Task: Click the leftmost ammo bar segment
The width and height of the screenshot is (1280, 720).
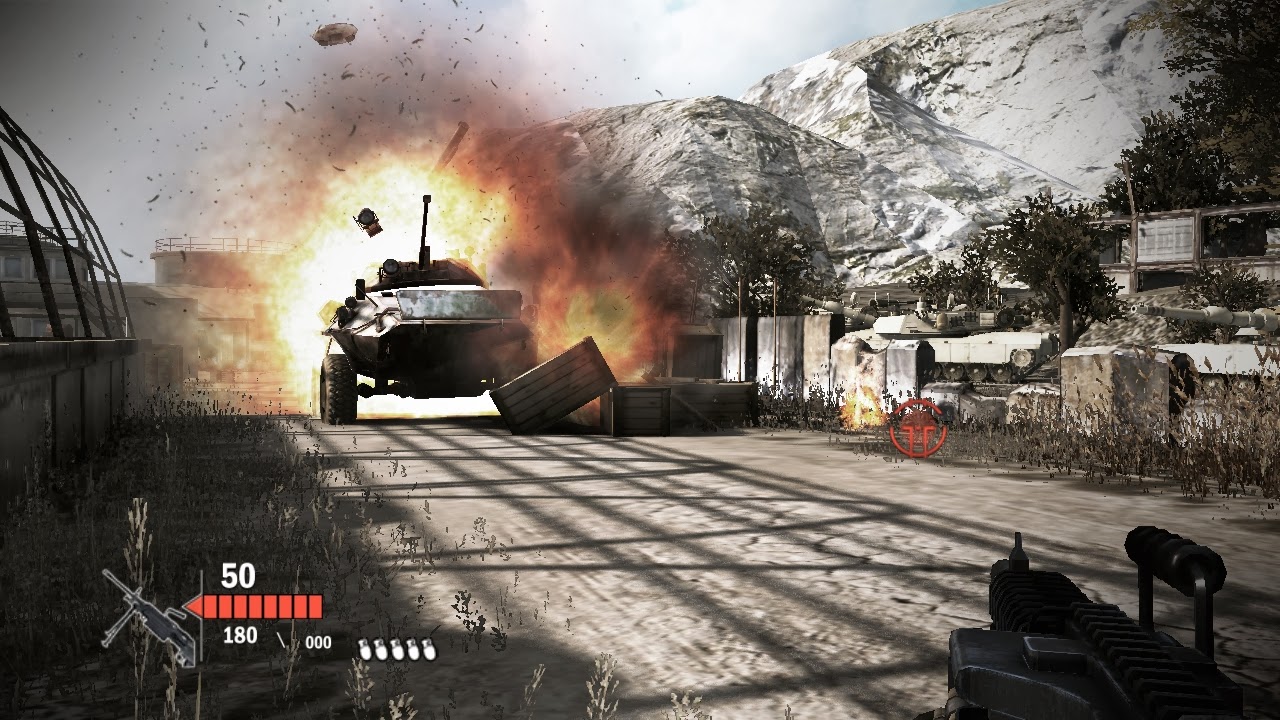Action: point(209,606)
